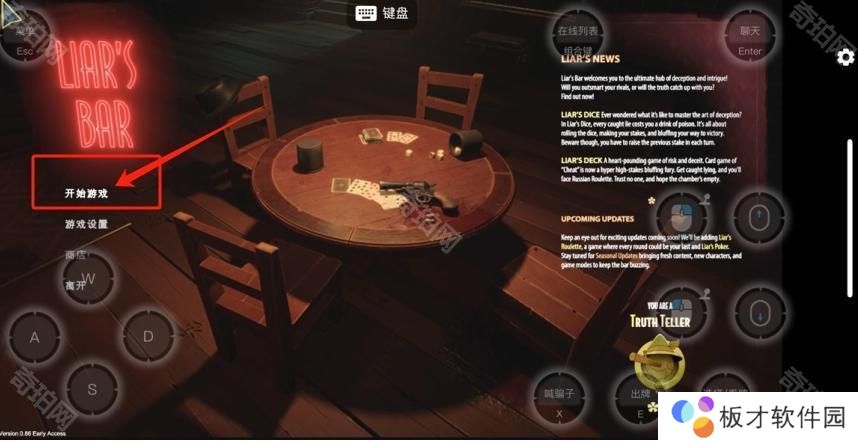The height and width of the screenshot is (442, 858).
Task: Tap the virtual W key
Action: [x=88, y=279]
